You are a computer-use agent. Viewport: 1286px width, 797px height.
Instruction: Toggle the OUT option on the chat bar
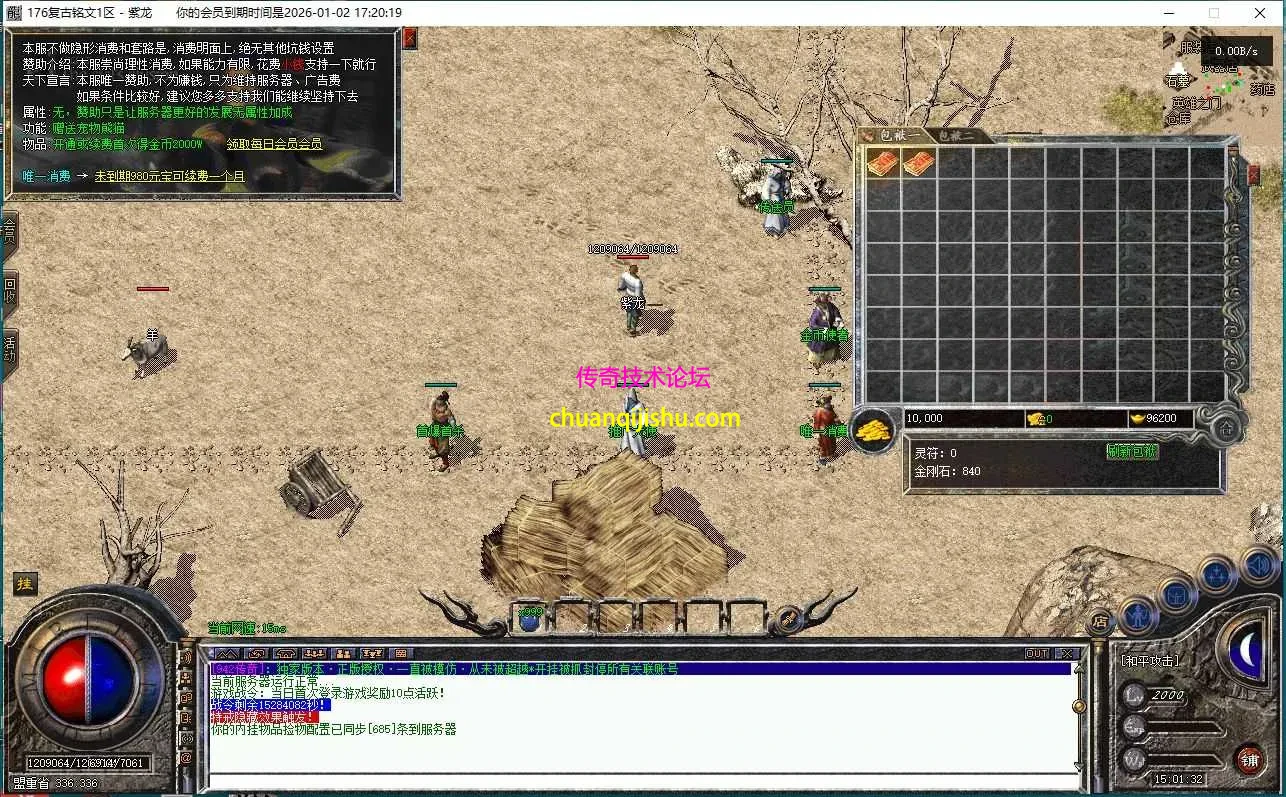click(1037, 653)
